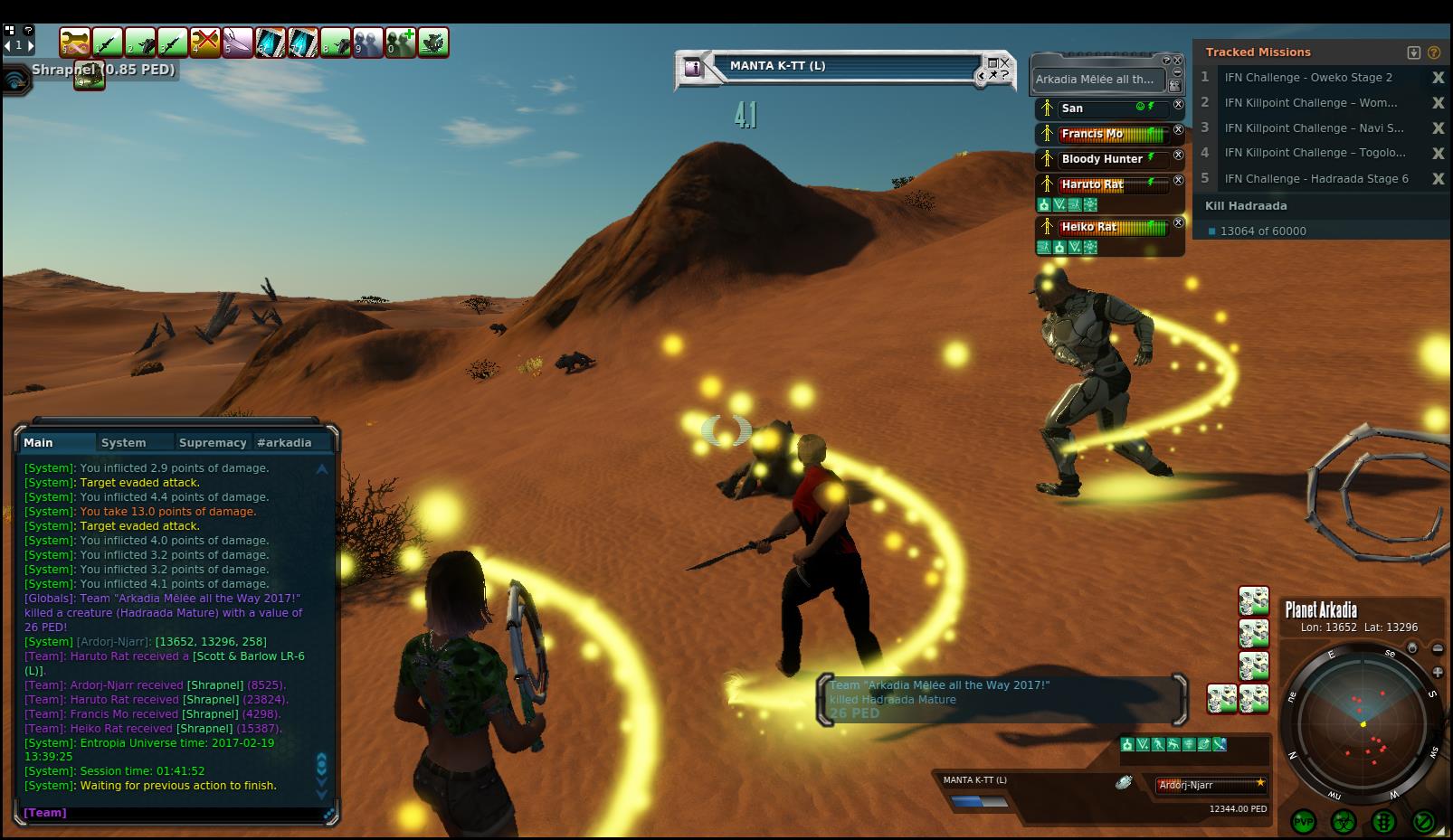Remove Heiko Rat from the team
The image size is (1453, 840).
(1178, 222)
